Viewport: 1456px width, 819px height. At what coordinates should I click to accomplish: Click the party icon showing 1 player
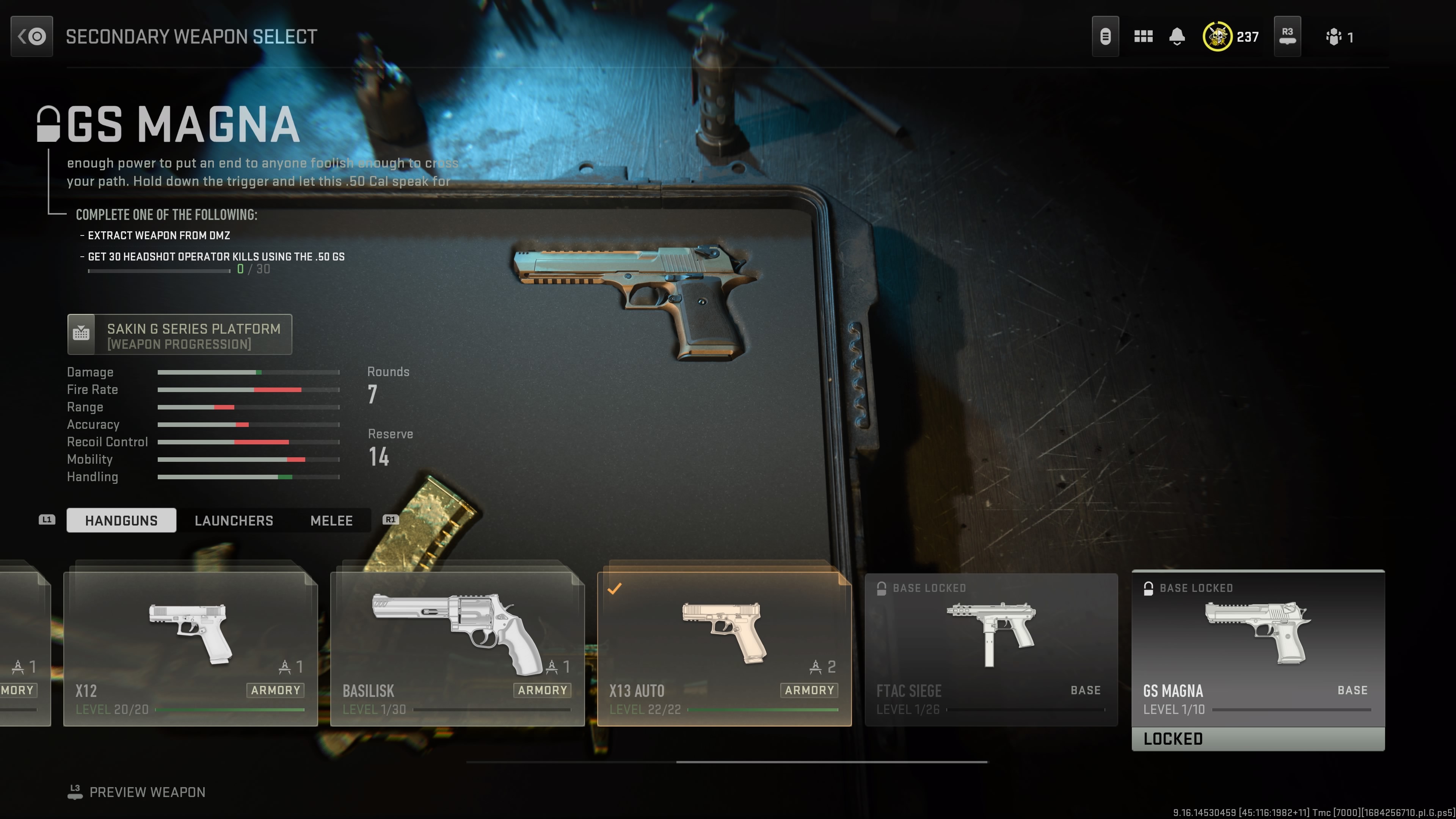[1334, 36]
